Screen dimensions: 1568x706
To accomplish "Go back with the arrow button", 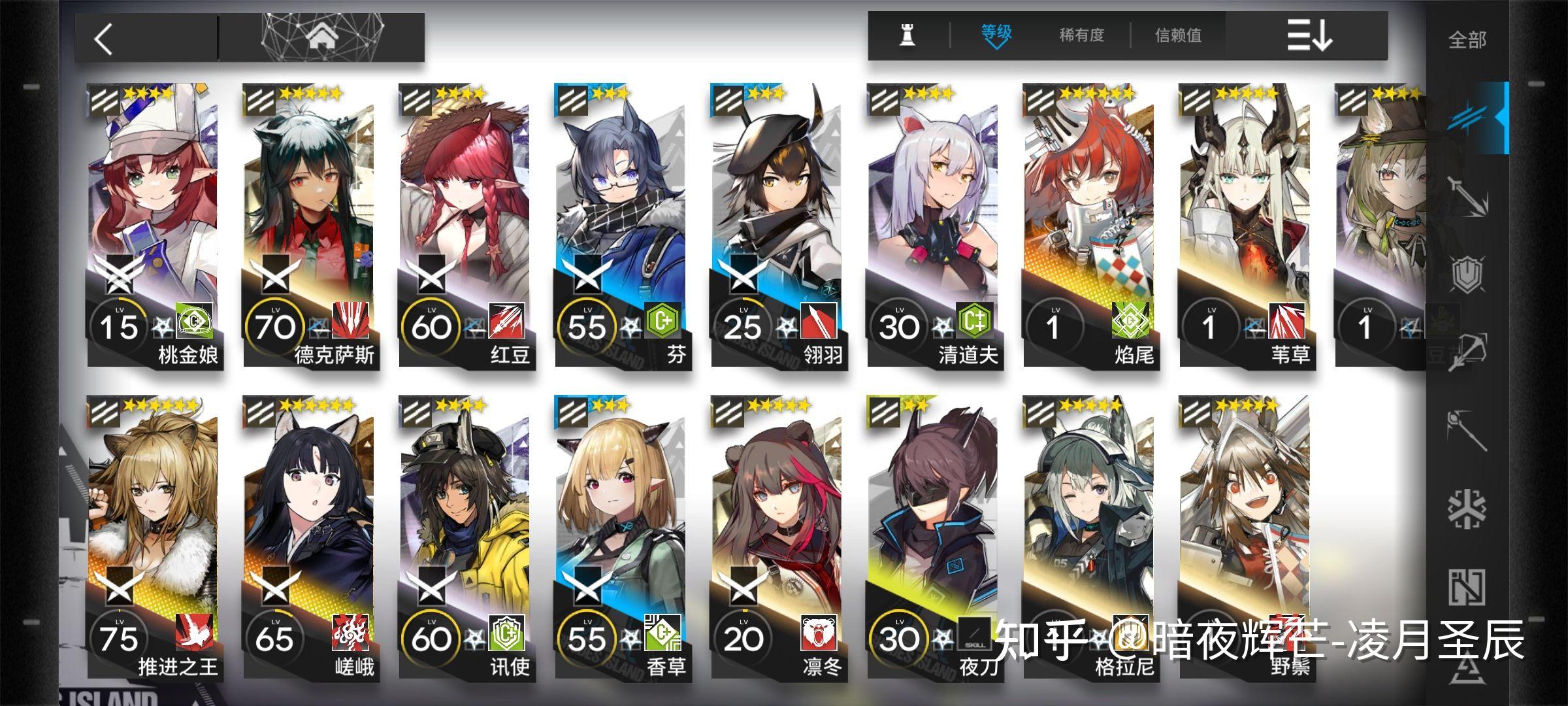I will 105,39.
